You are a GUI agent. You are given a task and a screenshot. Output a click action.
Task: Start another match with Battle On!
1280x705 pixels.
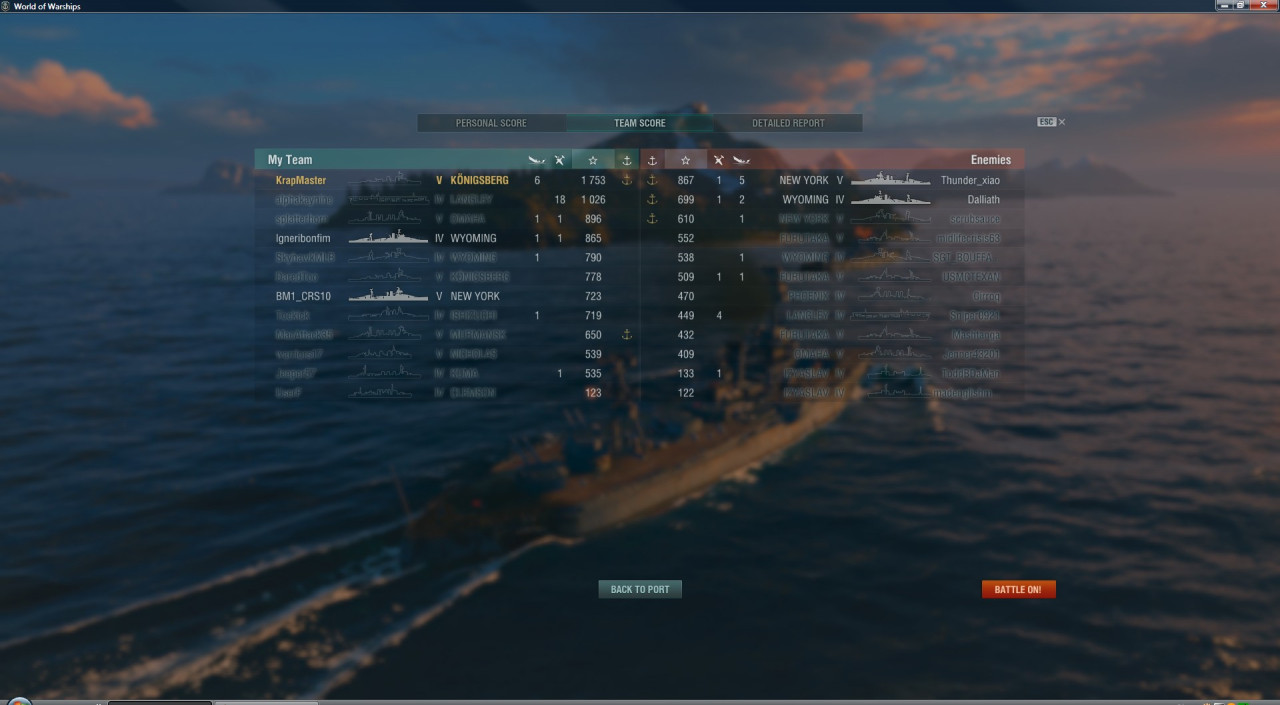1018,589
